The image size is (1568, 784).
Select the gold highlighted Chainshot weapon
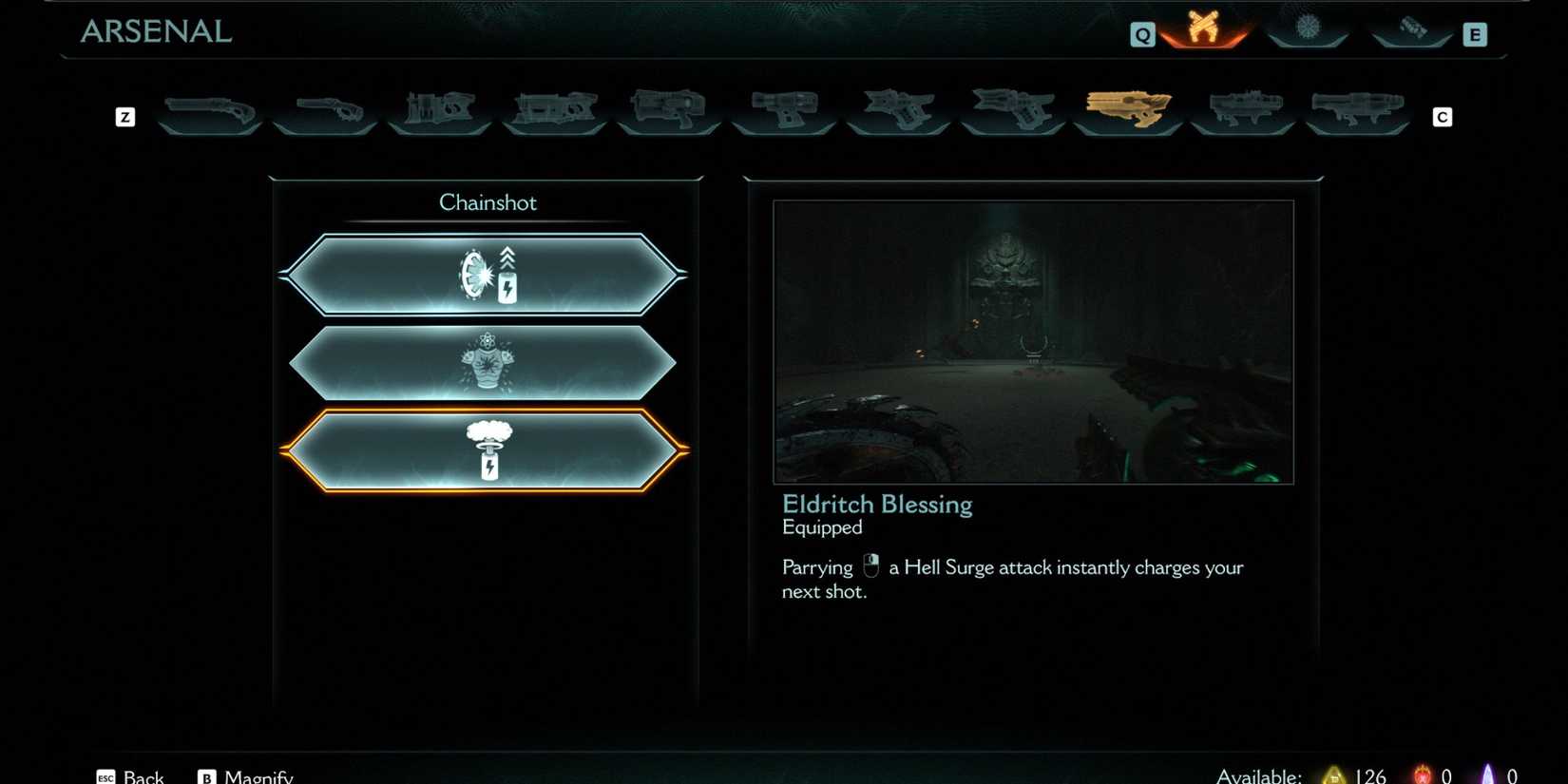point(1127,108)
